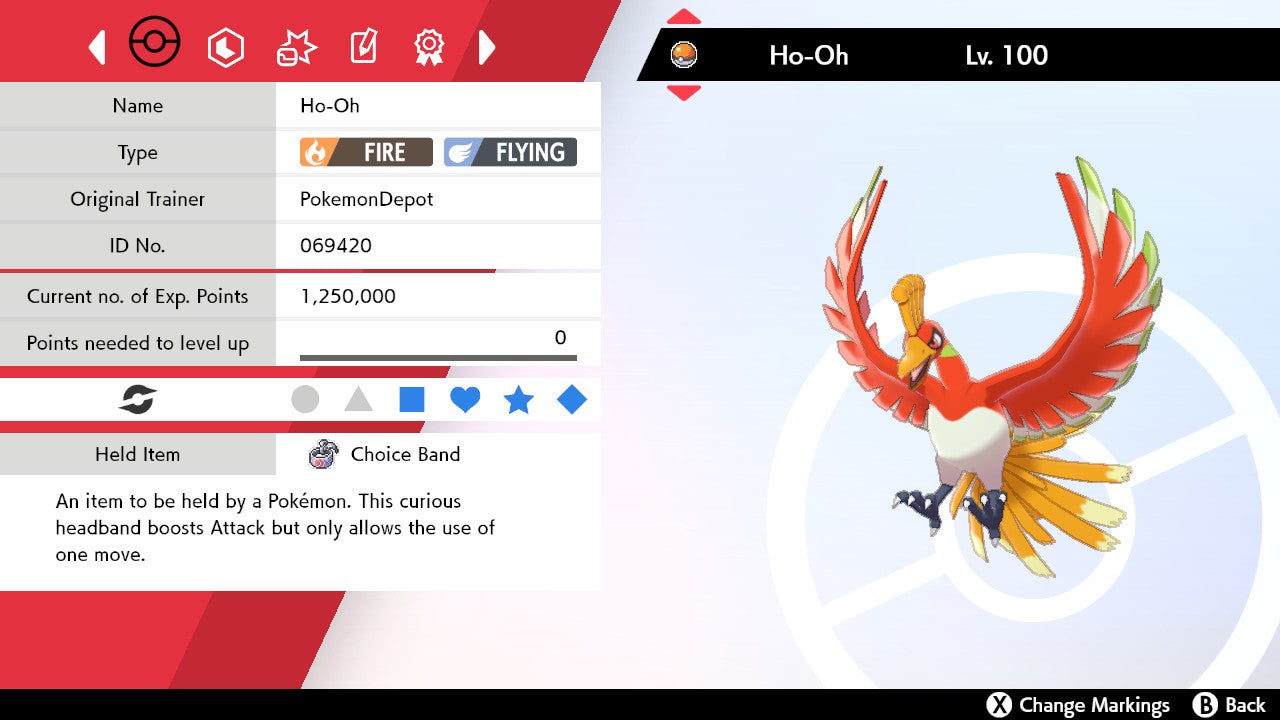
Task: Switch to the trainer memo notepad tab
Action: (x=363, y=47)
